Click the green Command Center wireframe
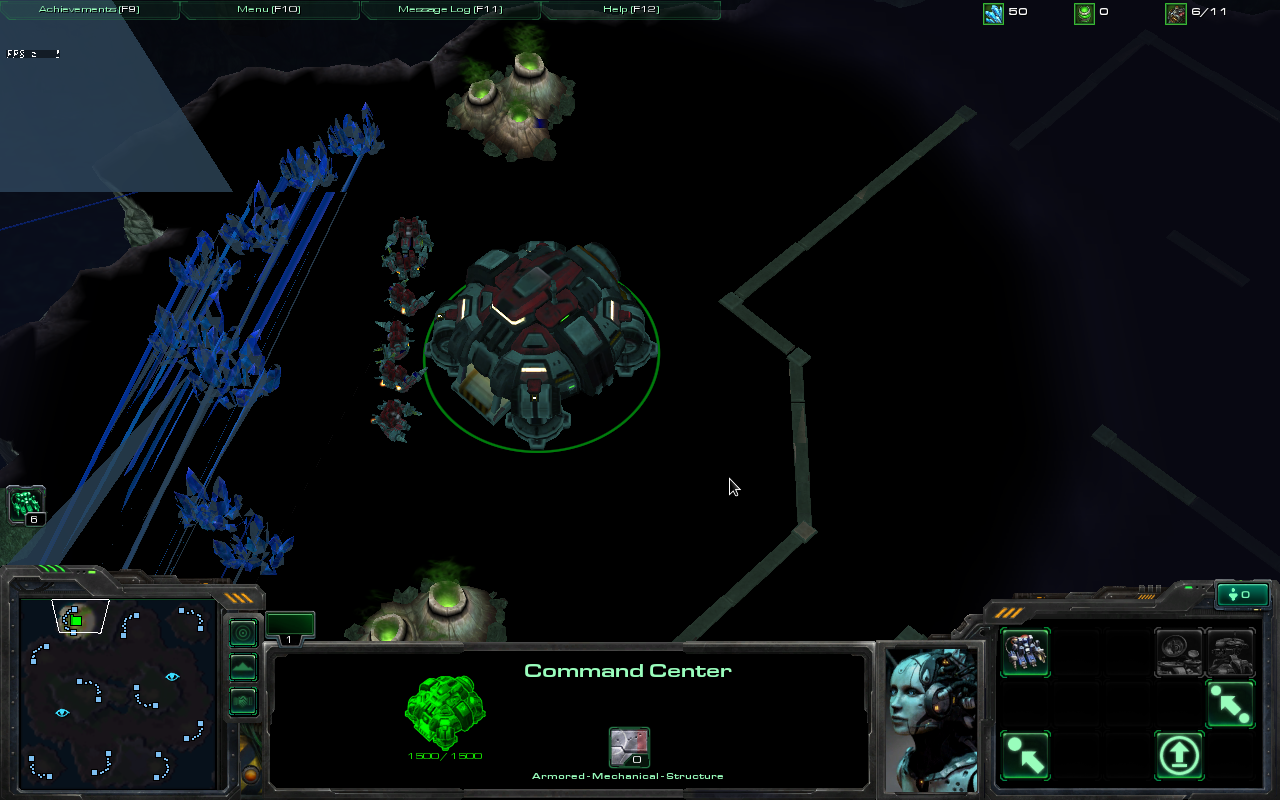Image resolution: width=1280 pixels, height=800 pixels. point(445,712)
